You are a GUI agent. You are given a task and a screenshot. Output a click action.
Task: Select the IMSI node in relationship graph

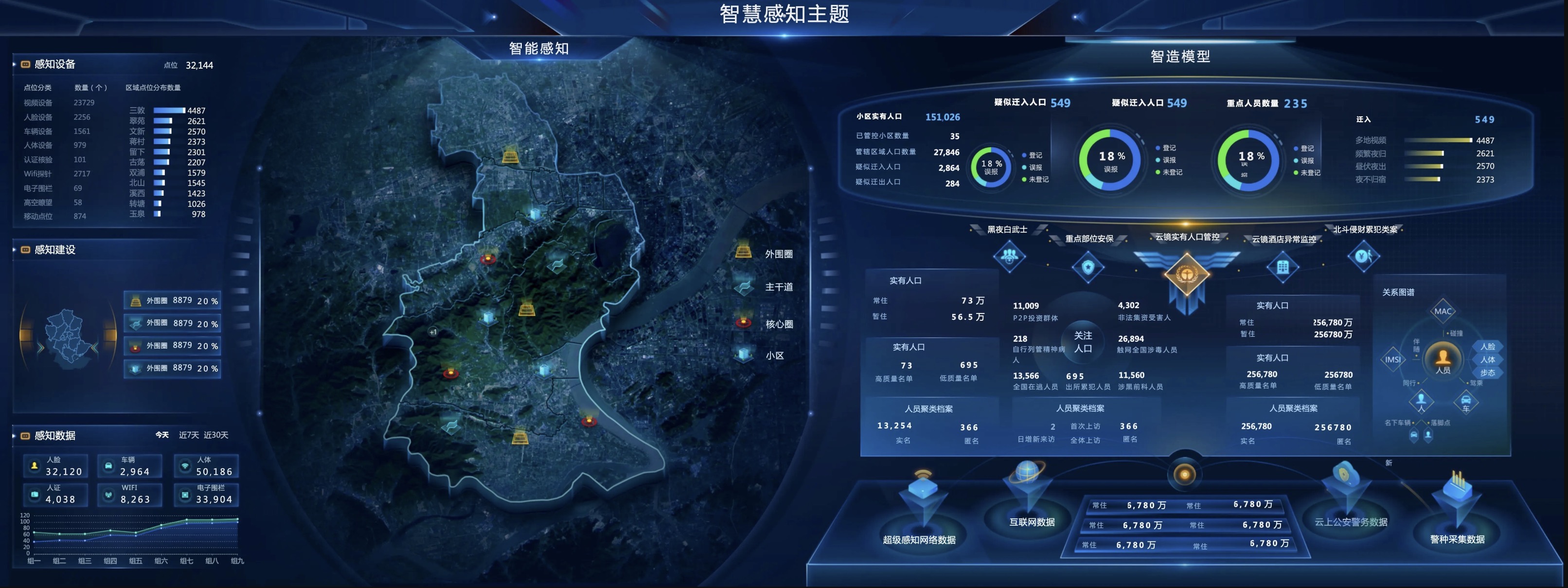(x=1393, y=360)
